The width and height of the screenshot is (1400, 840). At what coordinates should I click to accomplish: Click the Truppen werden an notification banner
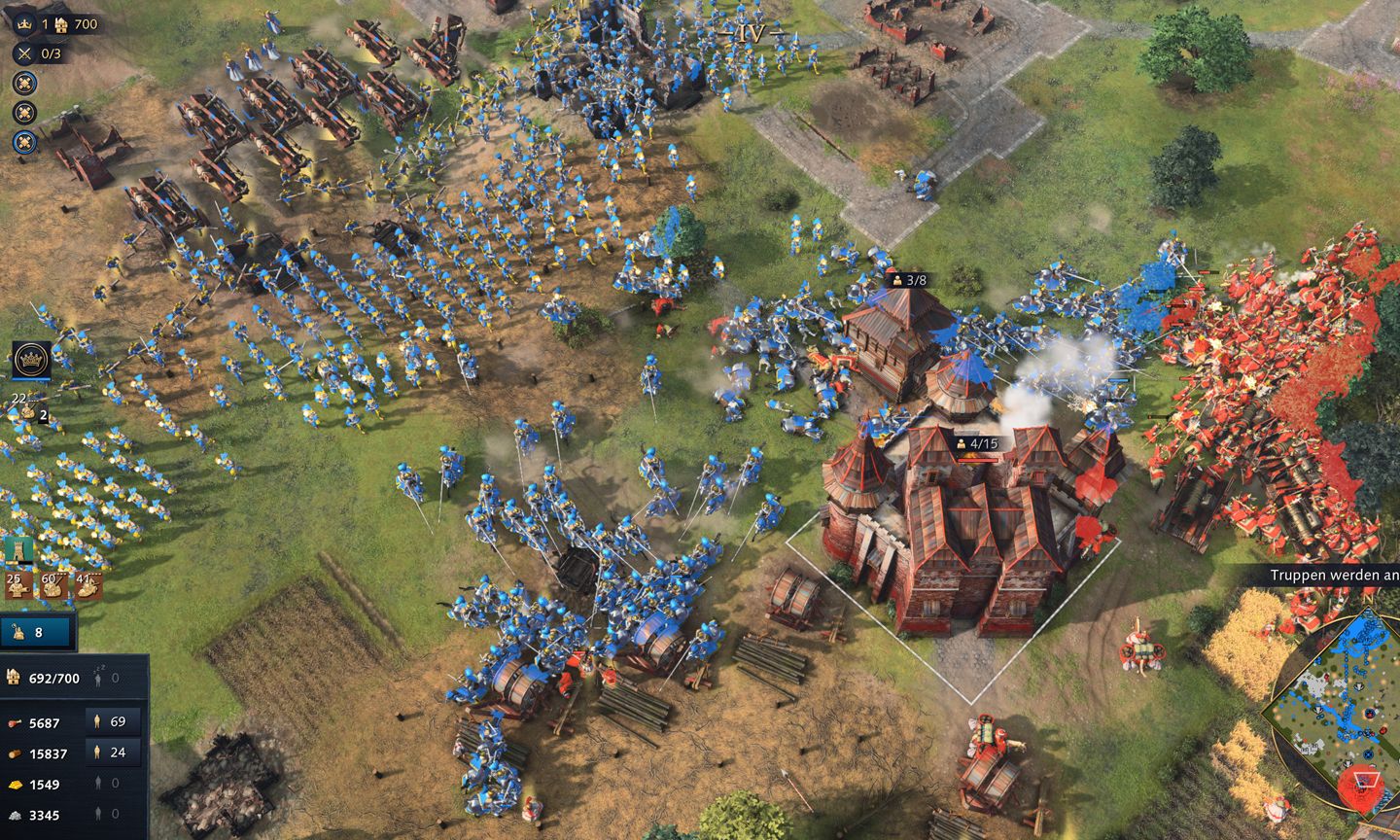point(1332,575)
